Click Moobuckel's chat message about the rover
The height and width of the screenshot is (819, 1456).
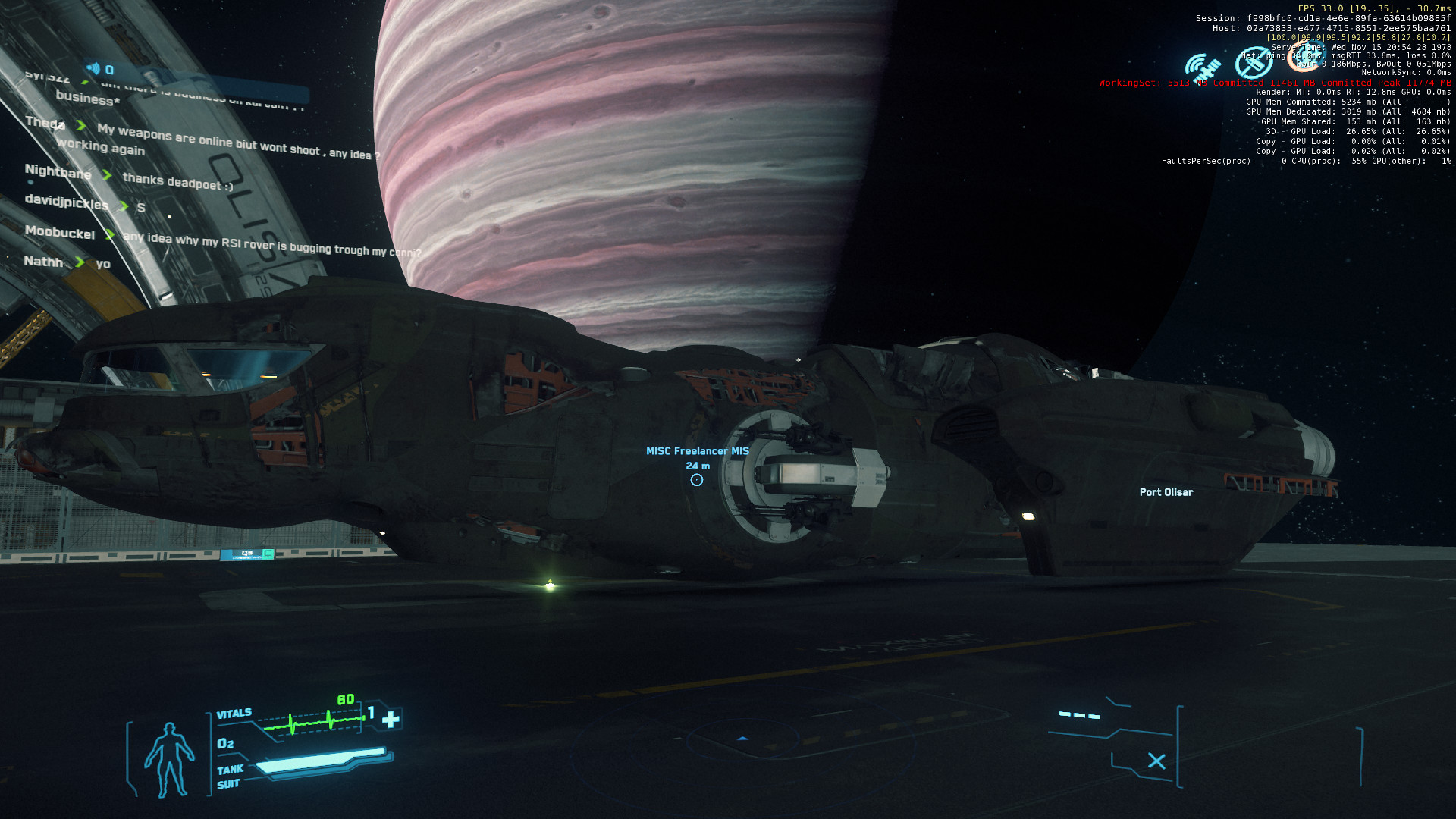271,244
